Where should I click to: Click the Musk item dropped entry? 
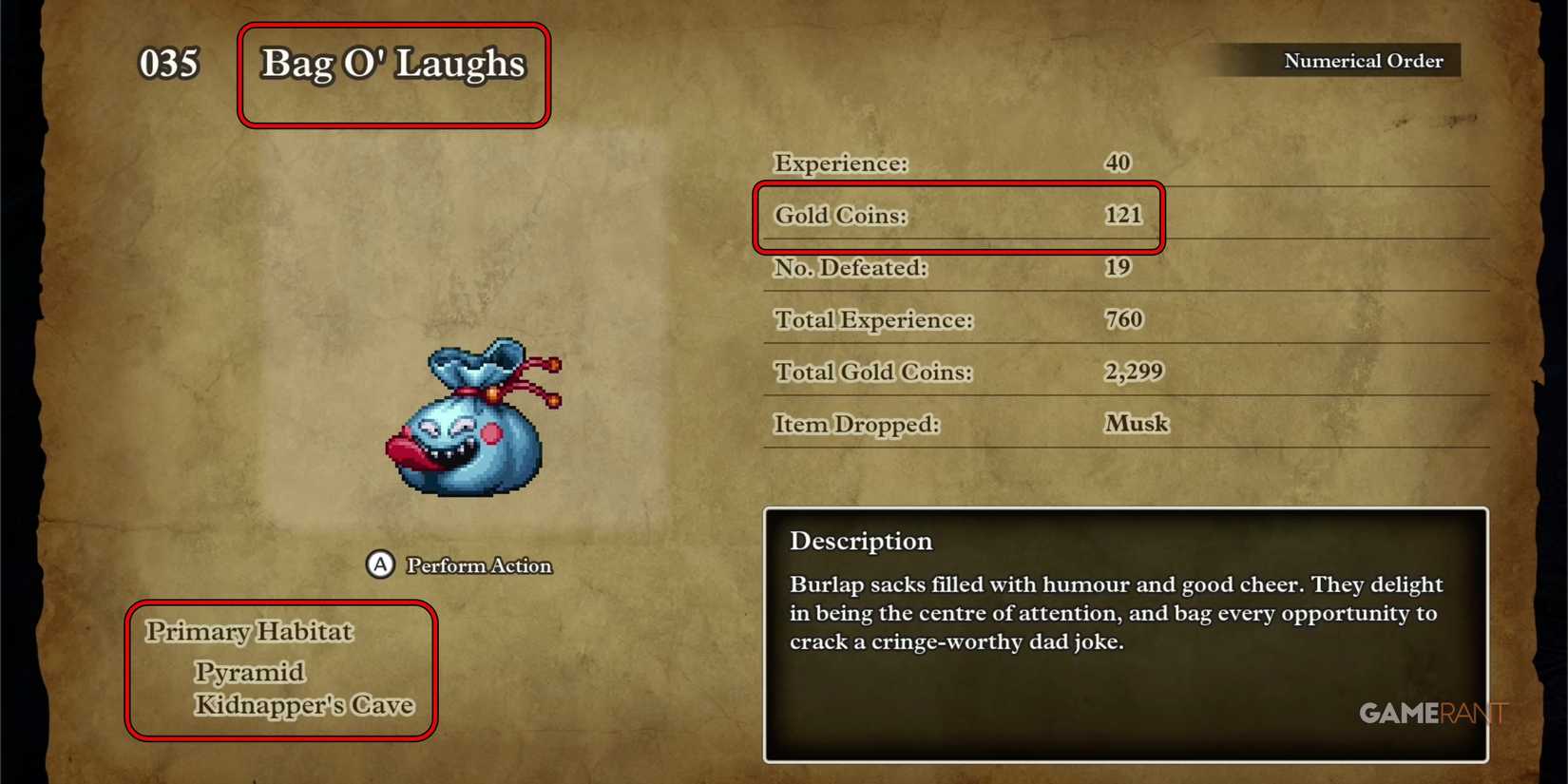pos(1137,424)
